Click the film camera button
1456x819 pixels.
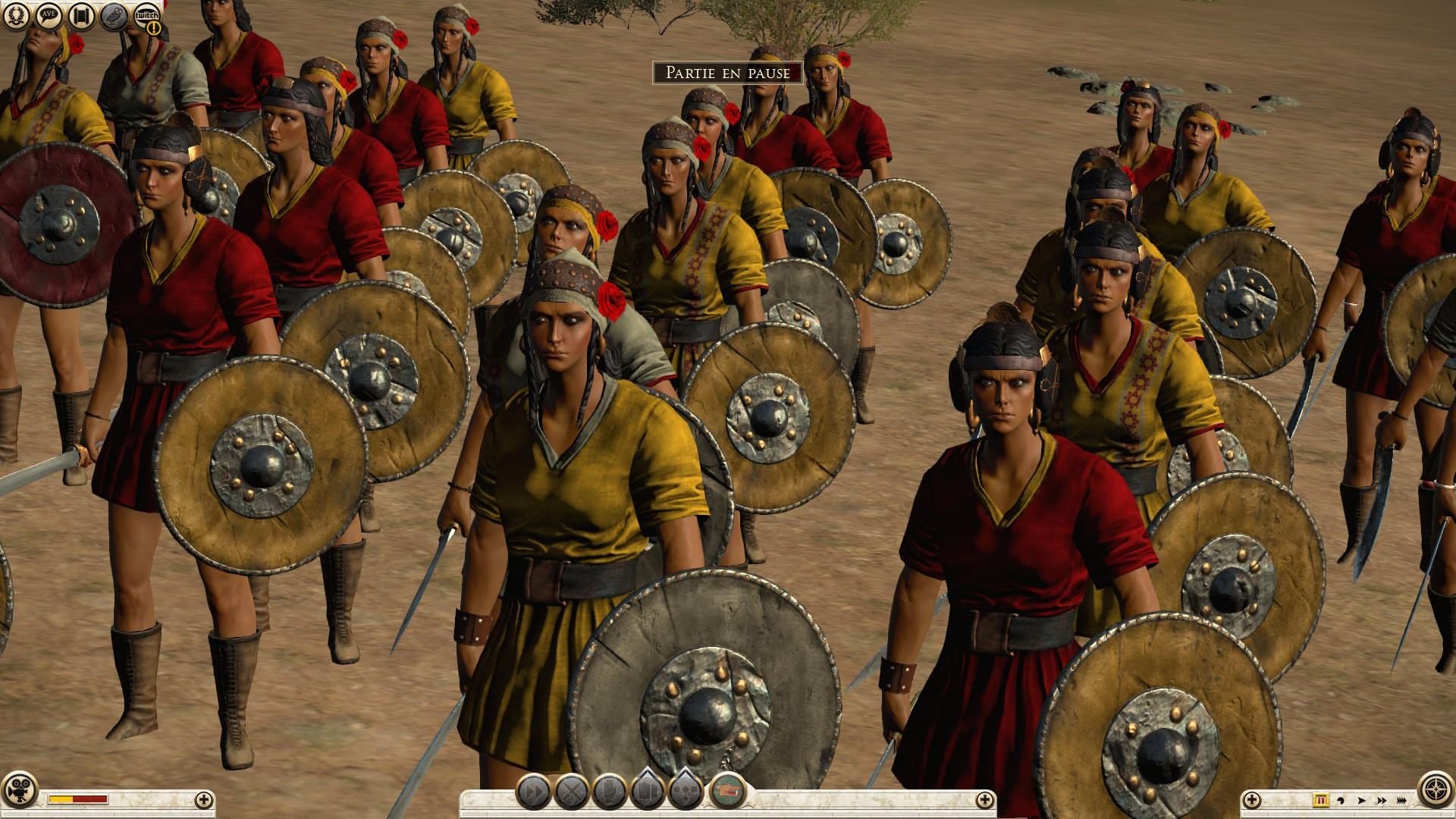[20, 799]
